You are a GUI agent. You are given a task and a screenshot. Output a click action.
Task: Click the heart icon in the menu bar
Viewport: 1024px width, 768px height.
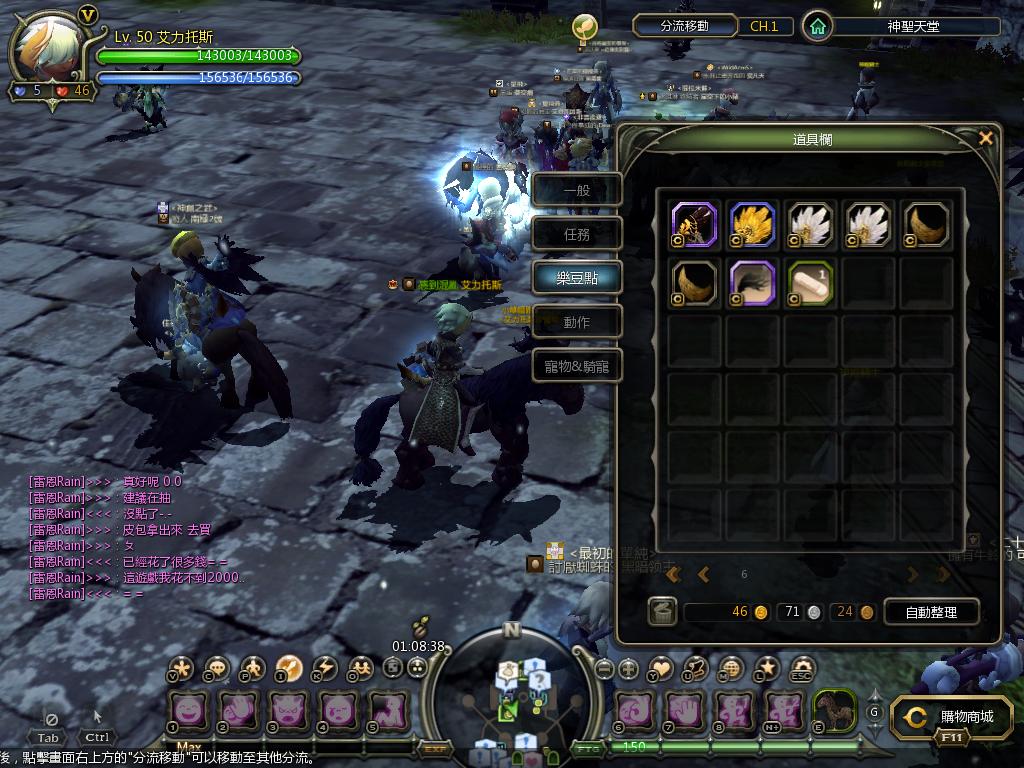click(661, 668)
